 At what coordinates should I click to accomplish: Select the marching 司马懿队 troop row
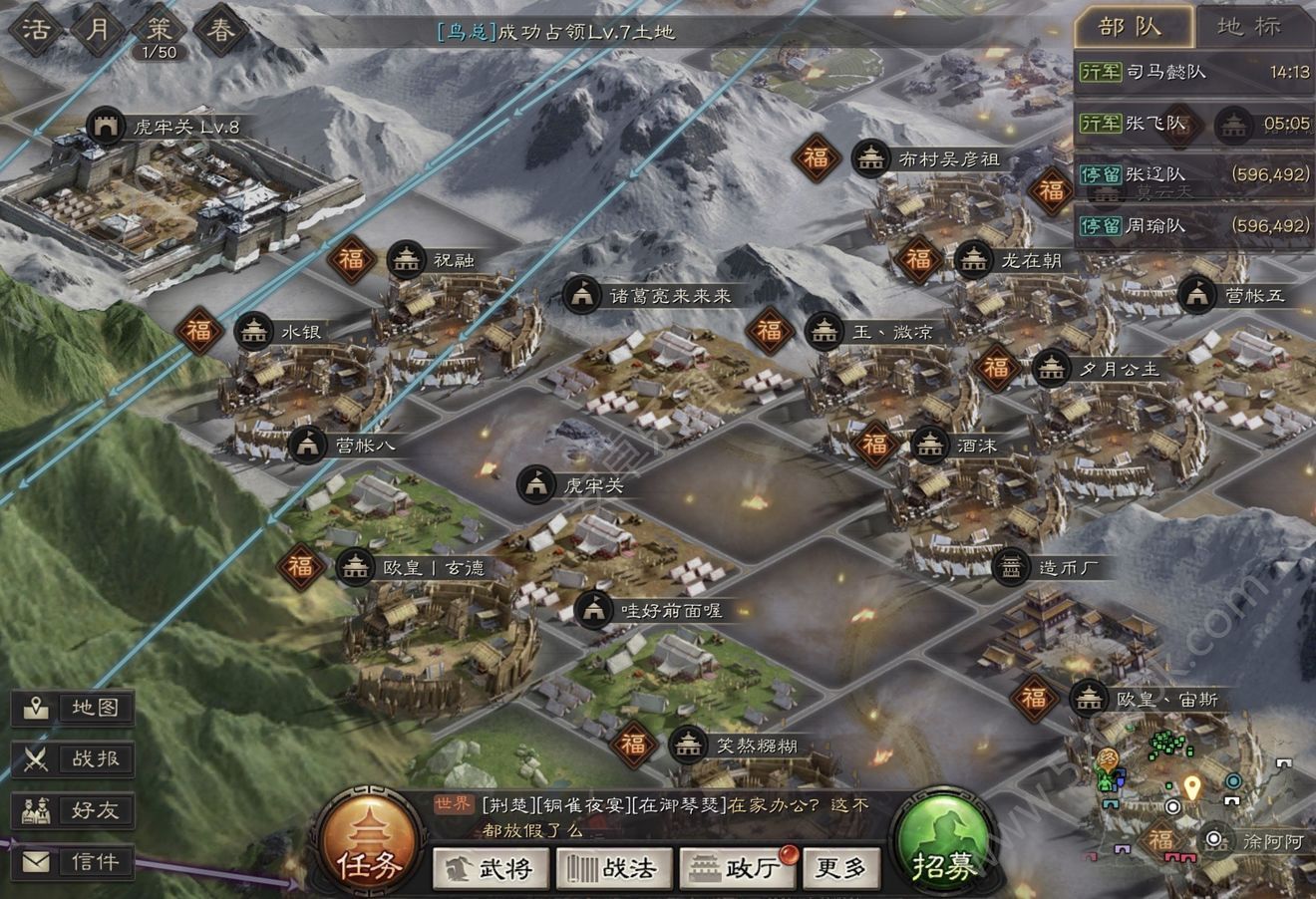(1193, 72)
